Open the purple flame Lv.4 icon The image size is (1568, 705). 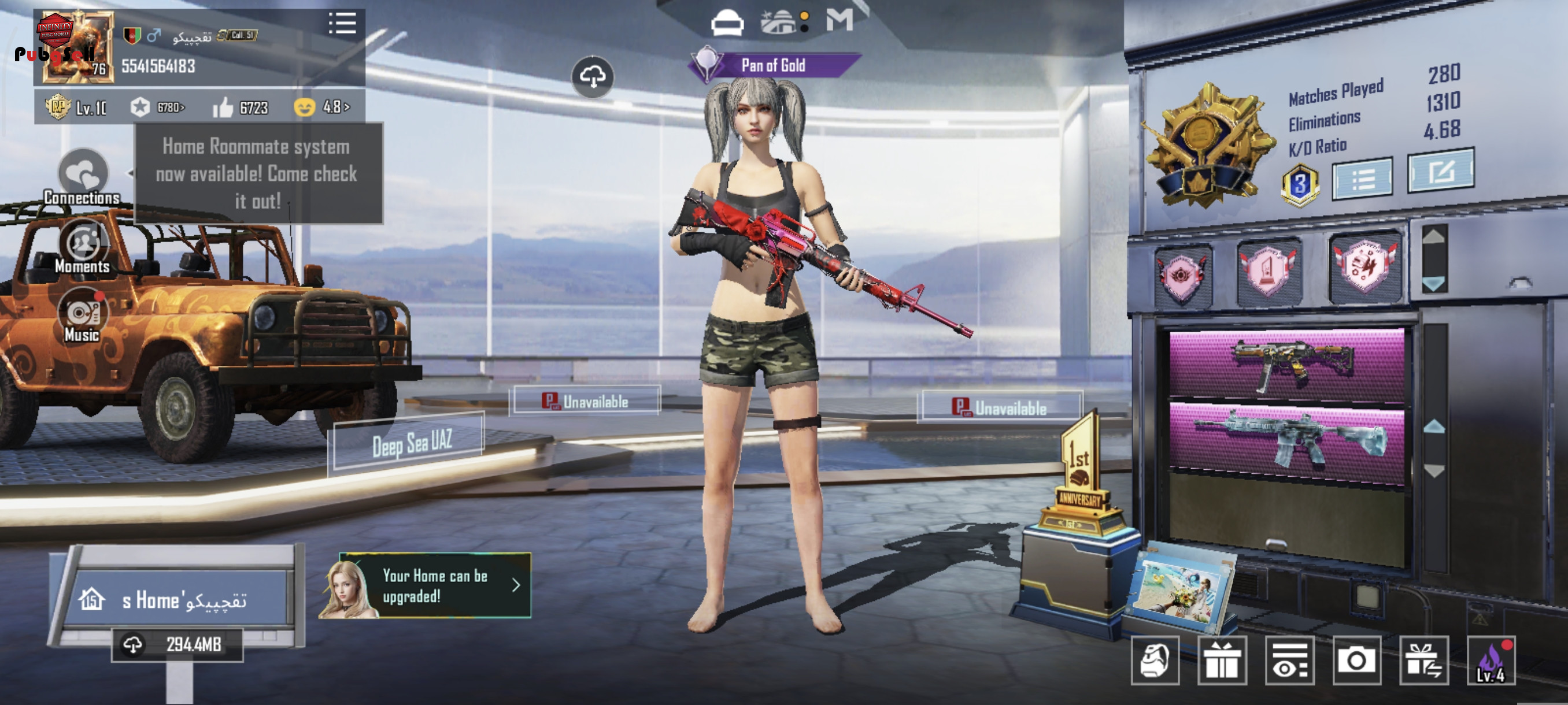[1491, 661]
